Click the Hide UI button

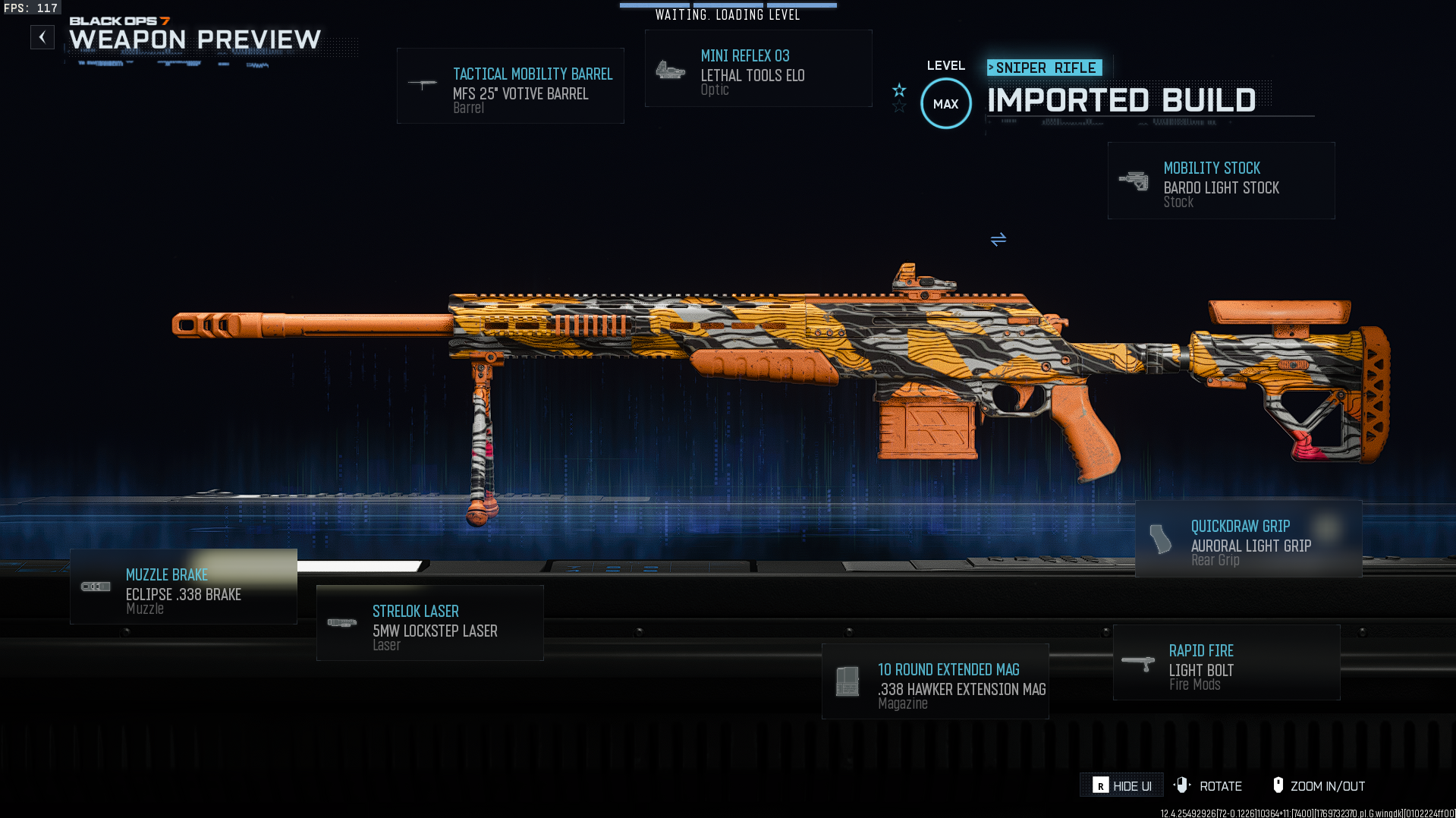tap(1121, 786)
